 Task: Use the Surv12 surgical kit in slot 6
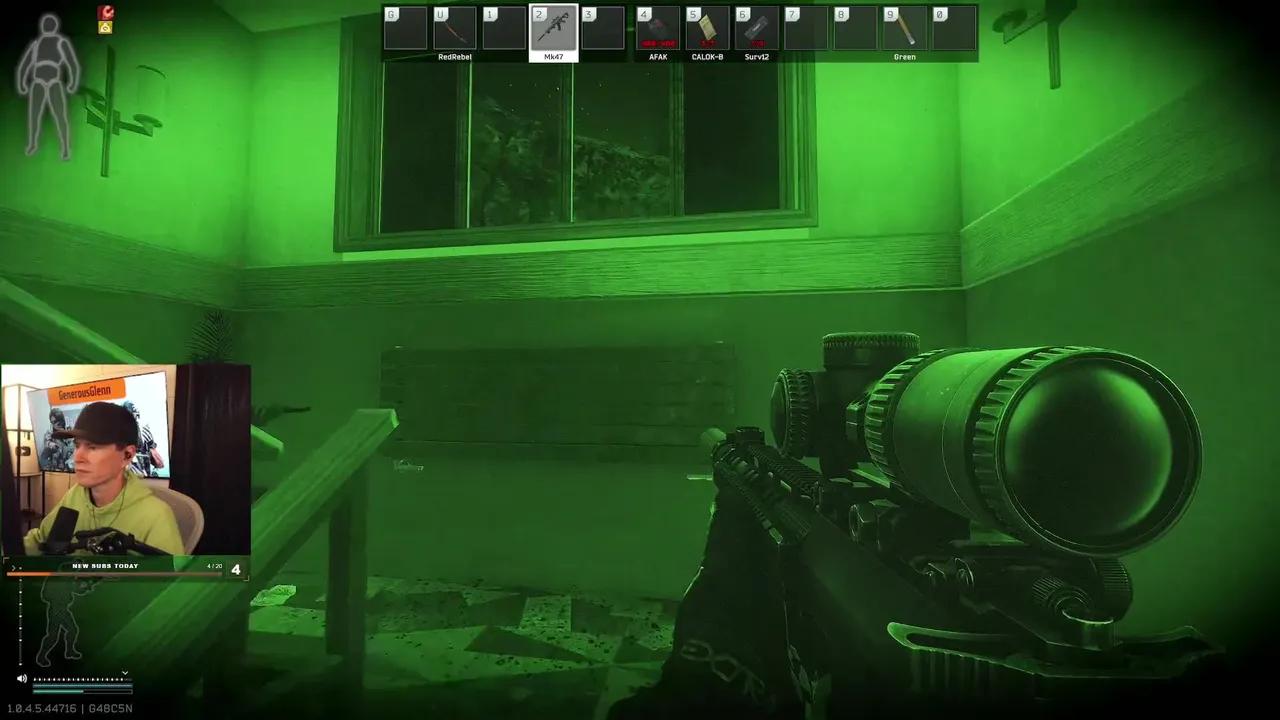[757, 27]
